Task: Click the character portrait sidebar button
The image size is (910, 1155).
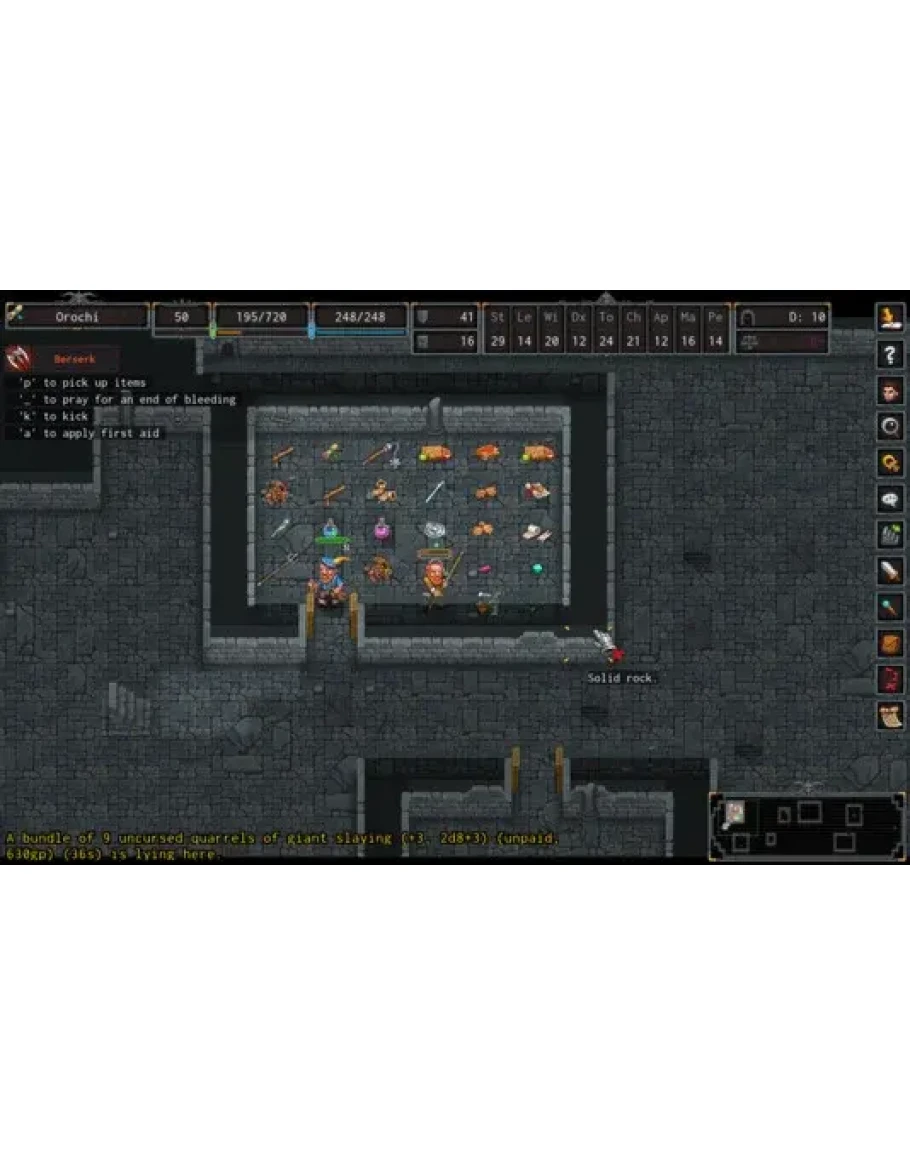Action: 890,390
